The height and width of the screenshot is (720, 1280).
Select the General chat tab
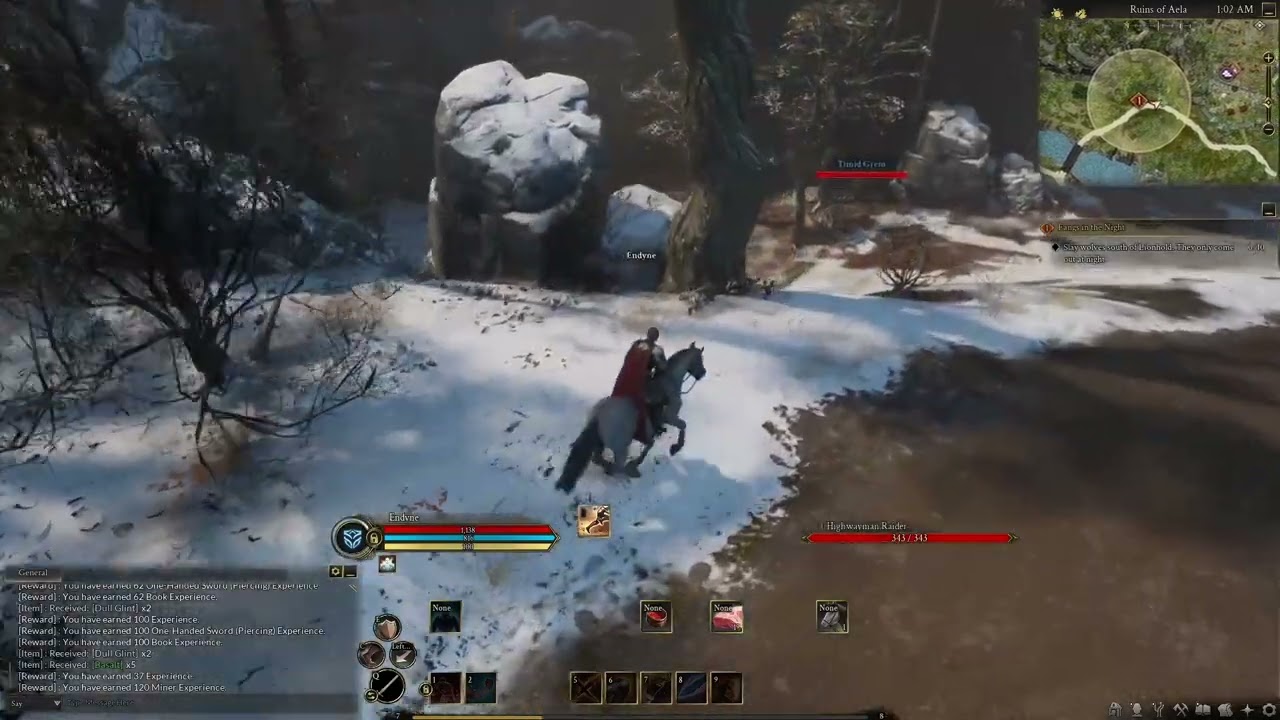(33, 572)
